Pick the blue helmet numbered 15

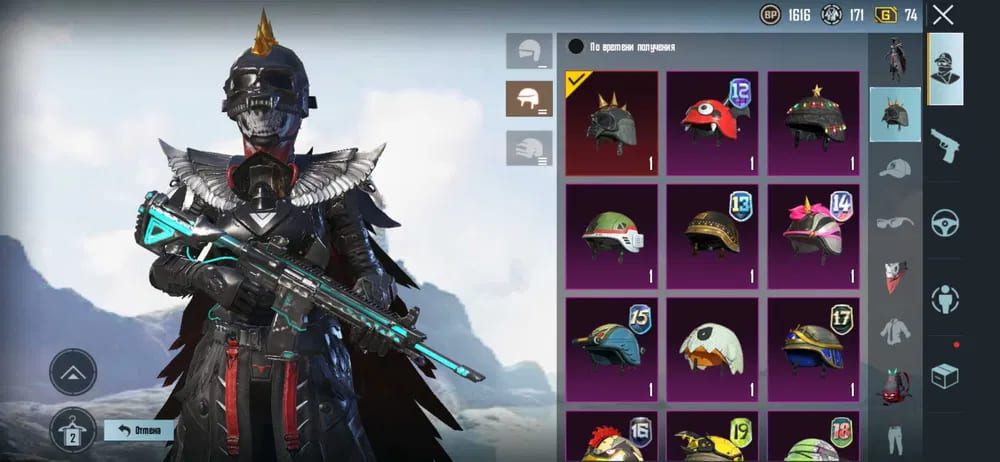coord(612,348)
